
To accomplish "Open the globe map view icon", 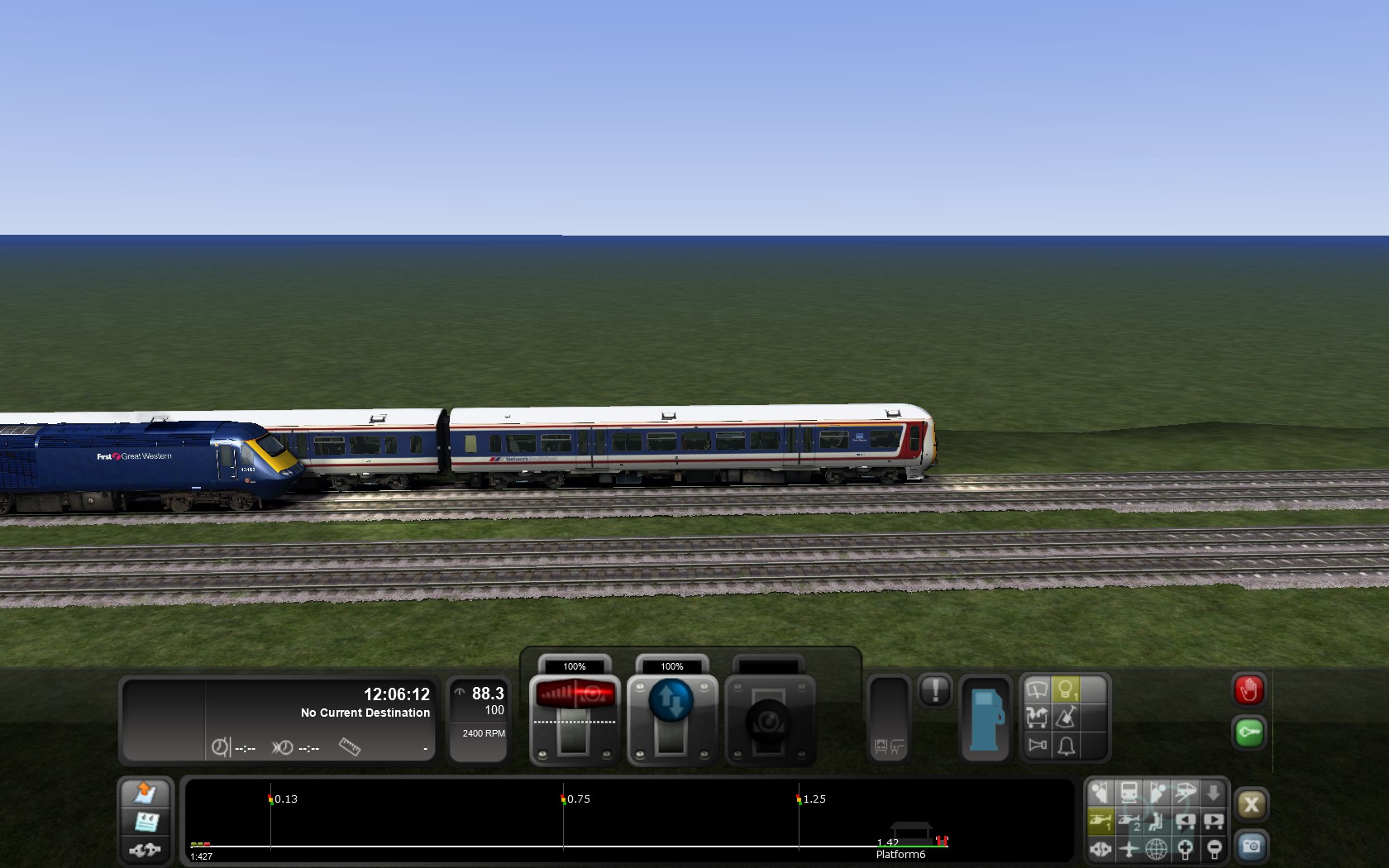I will pos(1156,848).
